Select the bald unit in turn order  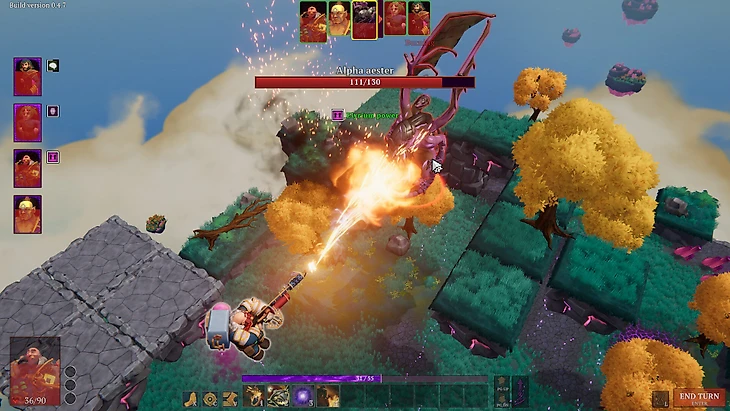[x=339, y=19]
